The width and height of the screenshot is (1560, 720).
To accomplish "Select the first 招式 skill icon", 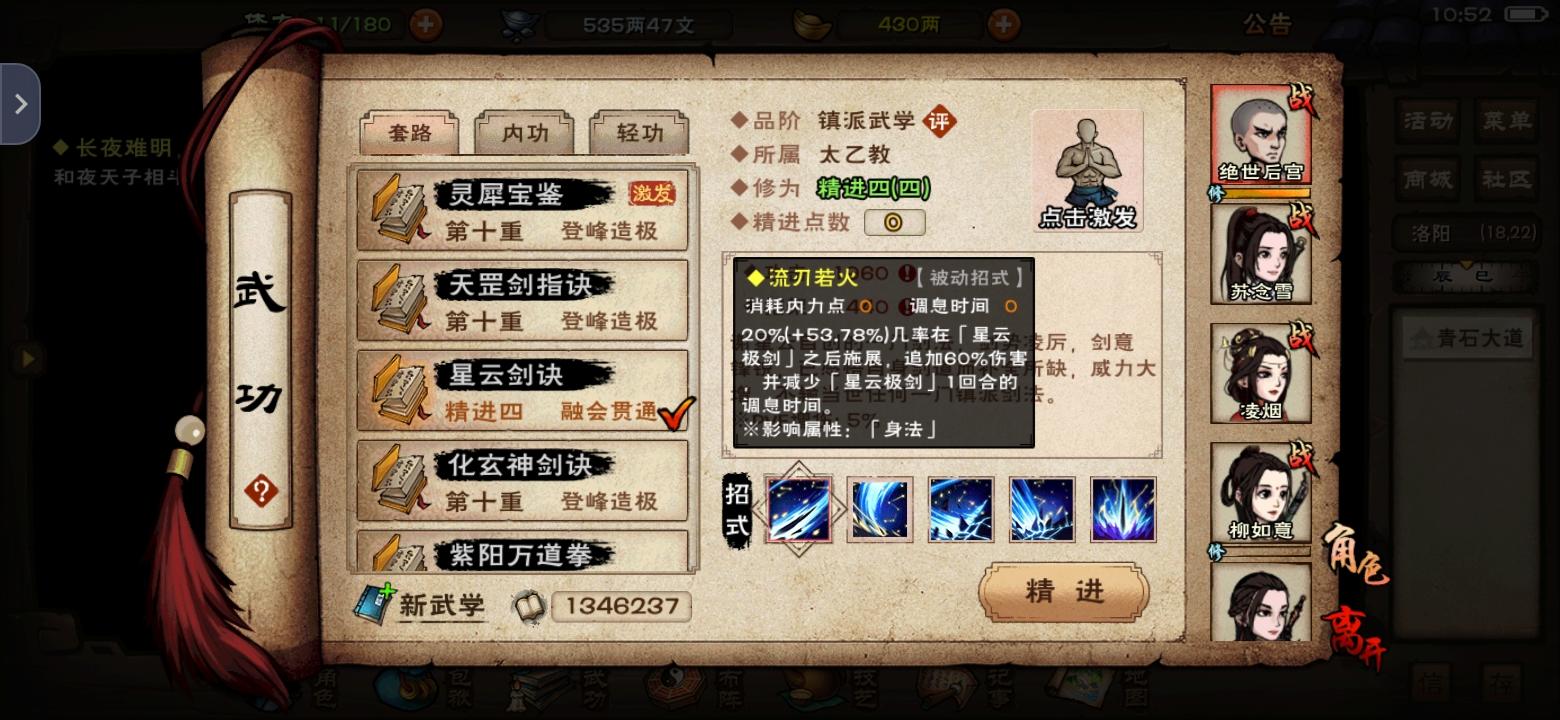I will tap(800, 507).
